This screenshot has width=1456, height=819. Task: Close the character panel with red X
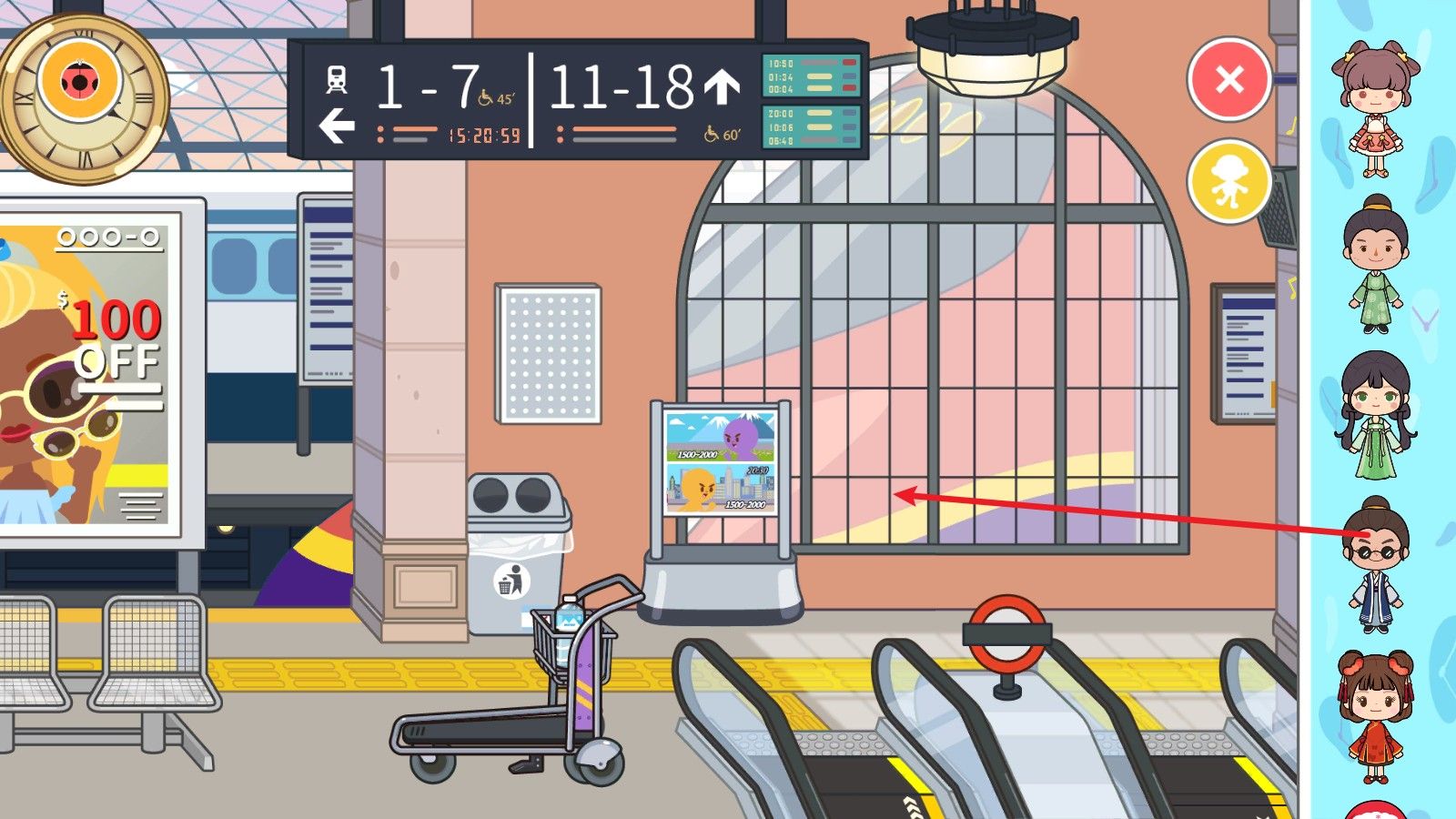[1229, 80]
